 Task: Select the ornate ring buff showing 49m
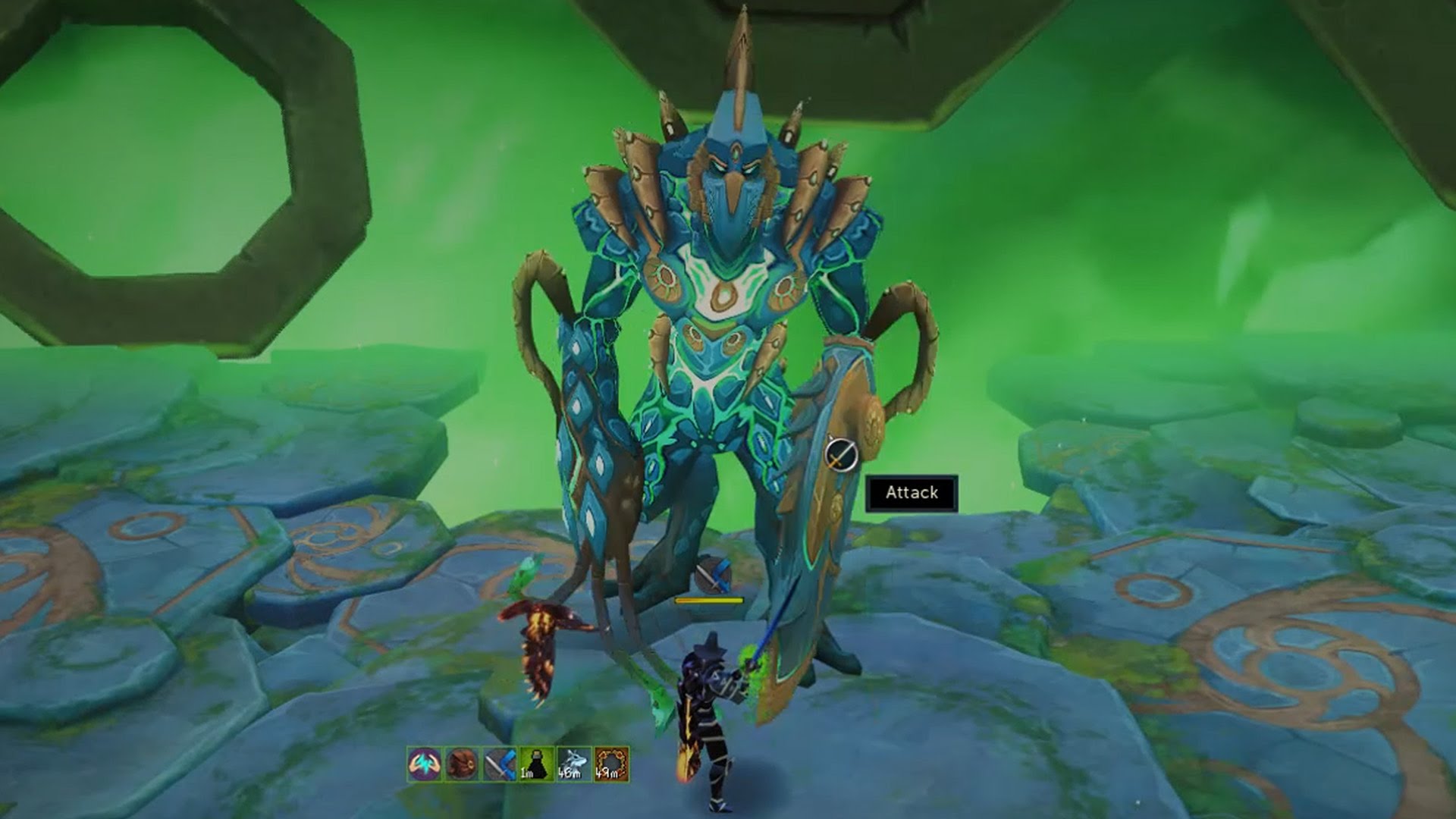pos(611,764)
